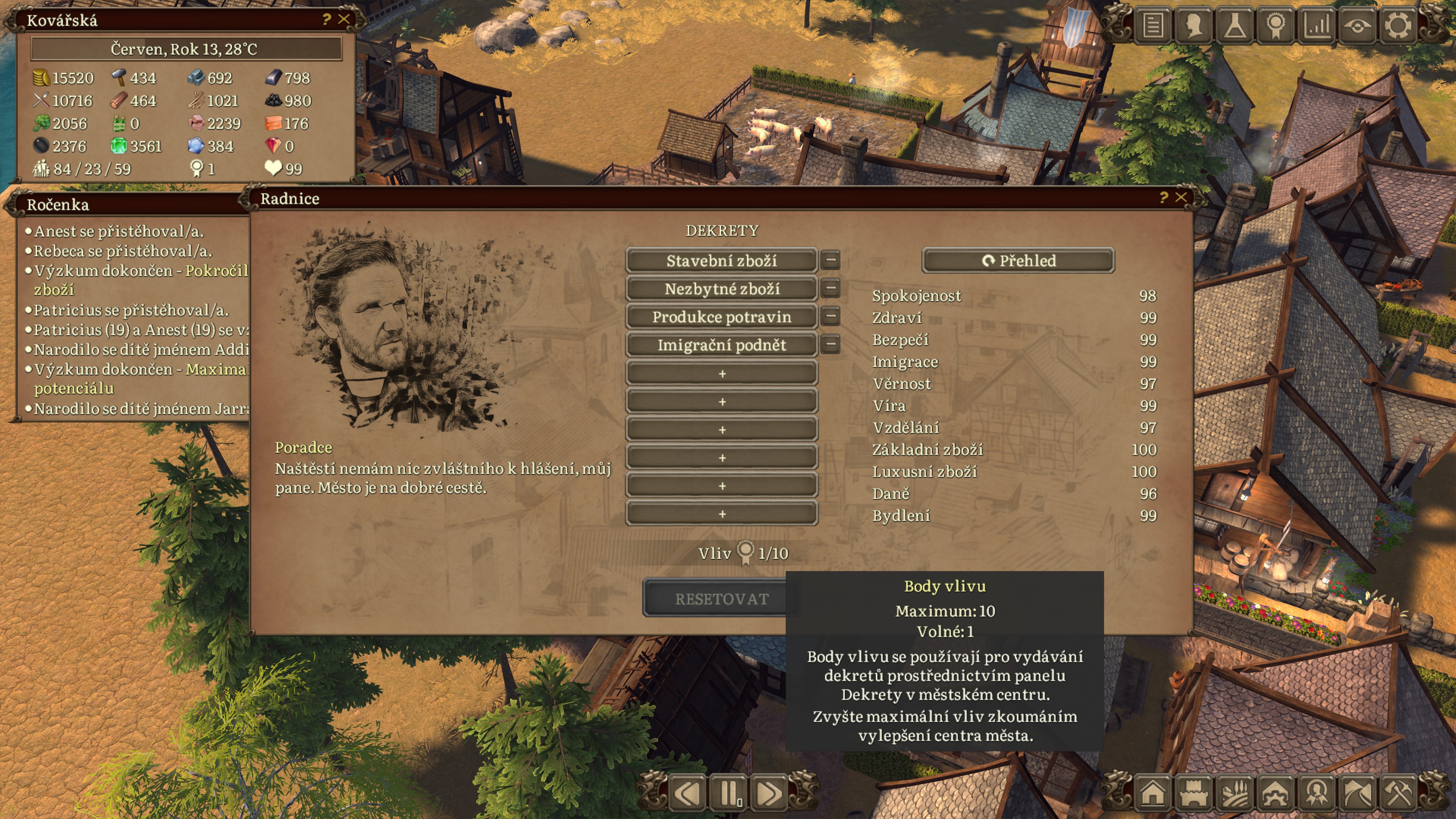The height and width of the screenshot is (819, 1456).
Task: Cancel the Imigrační podnět decree with minus
Action: coord(830,344)
